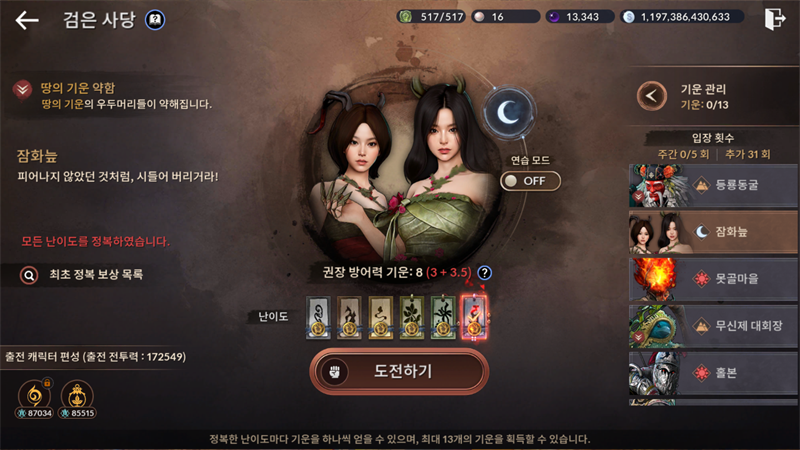Select the 등룡동굴 boss entry
This screenshot has width=800, height=450.
click(713, 185)
